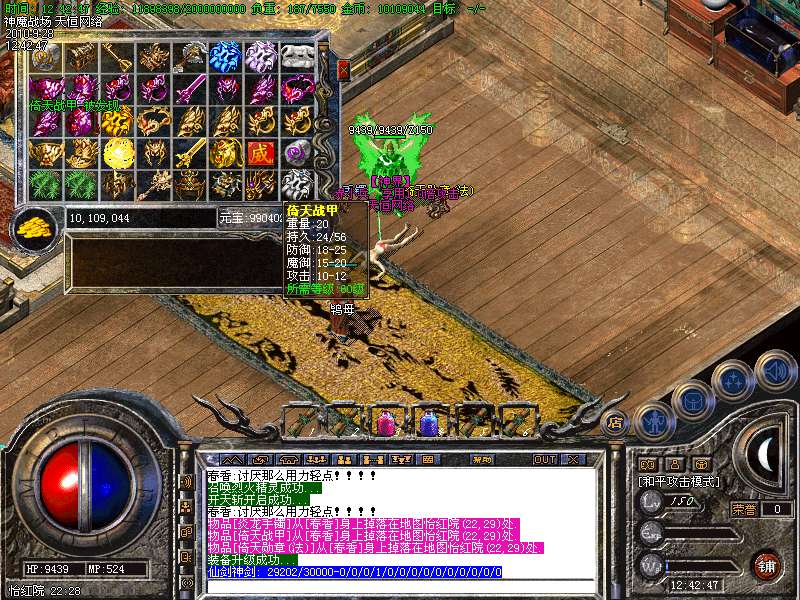
Task: Click the OUT button above chat
Action: [x=544, y=460]
